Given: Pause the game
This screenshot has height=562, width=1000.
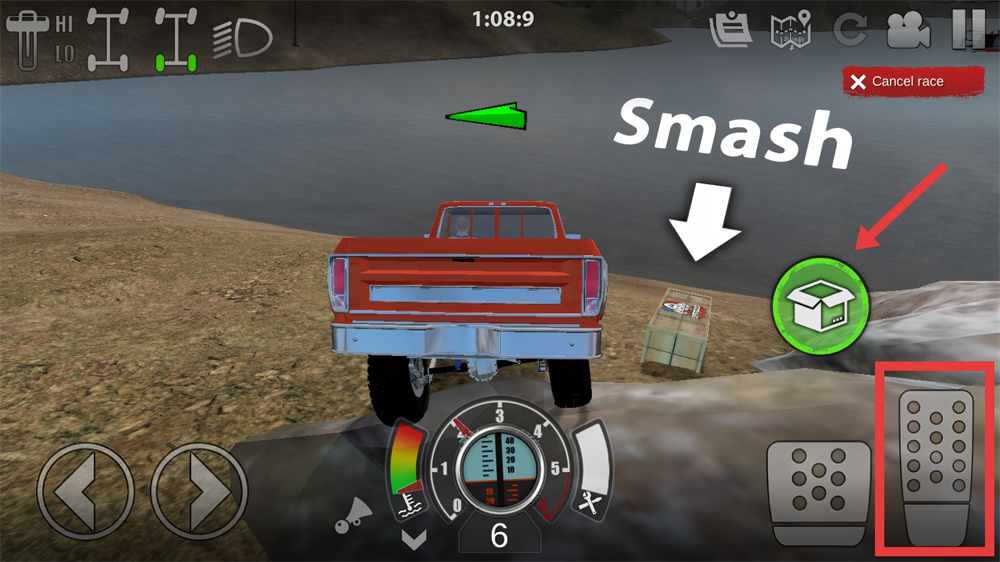Looking at the screenshot, I should [x=967, y=29].
